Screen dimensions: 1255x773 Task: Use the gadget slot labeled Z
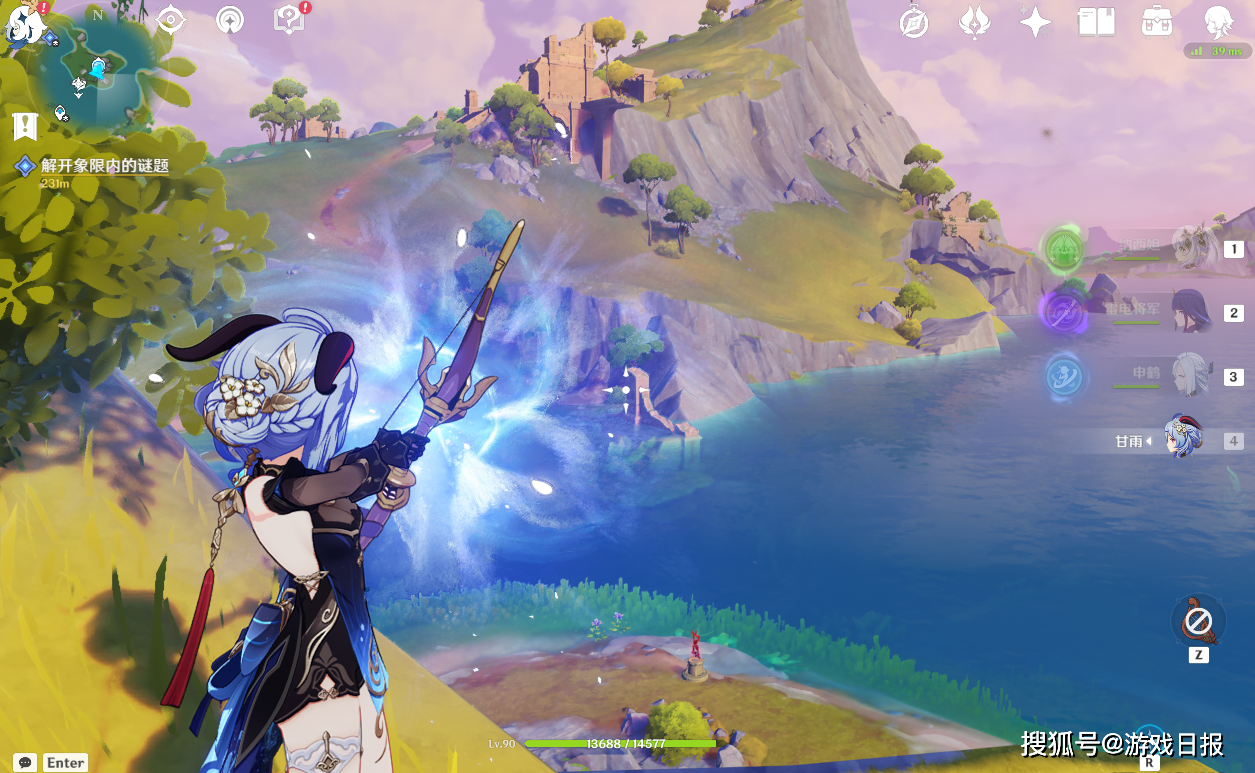pos(1198,623)
